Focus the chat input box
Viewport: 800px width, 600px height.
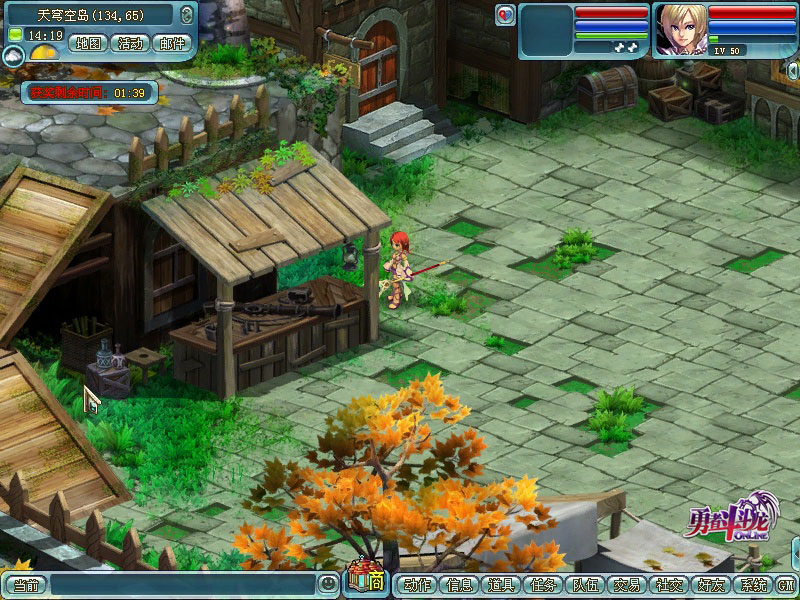pos(183,584)
